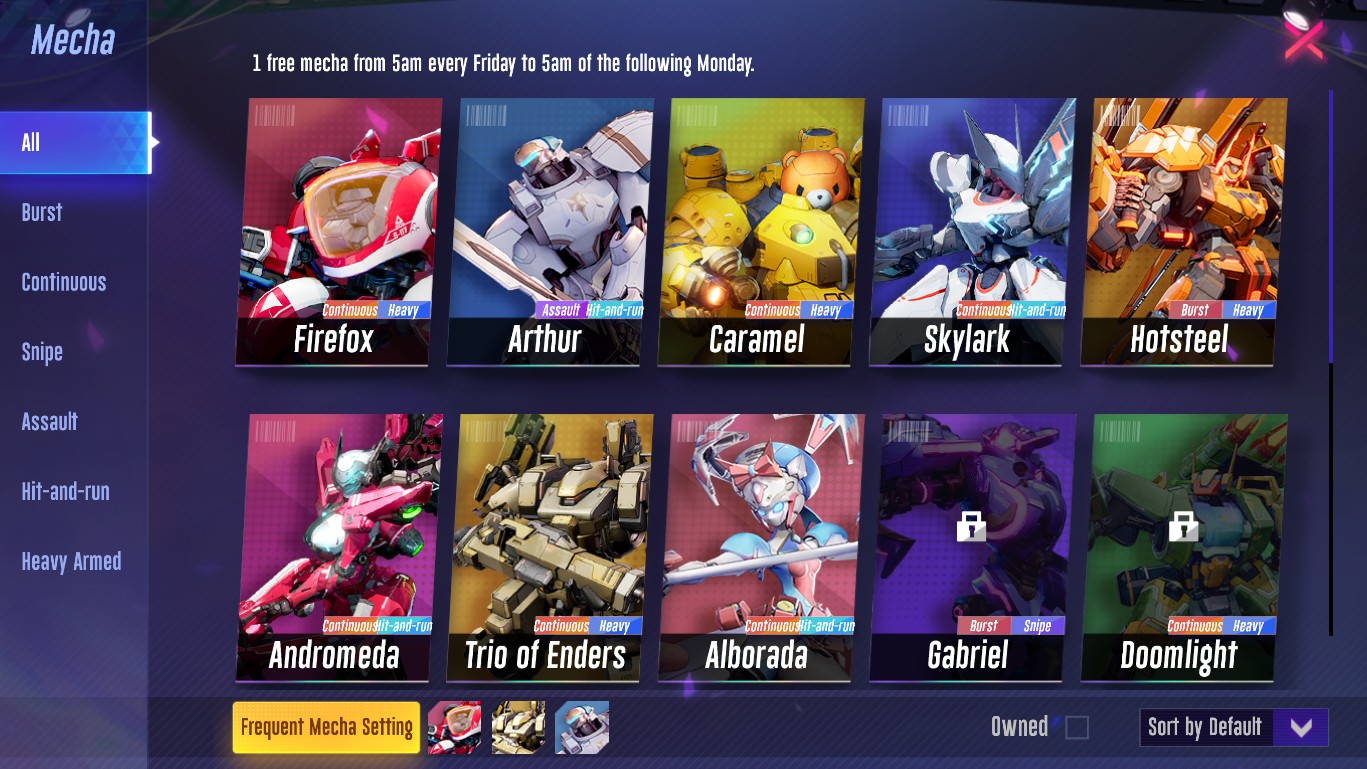Select the Trio of Enders card
This screenshot has height=769, width=1367.
[549, 547]
